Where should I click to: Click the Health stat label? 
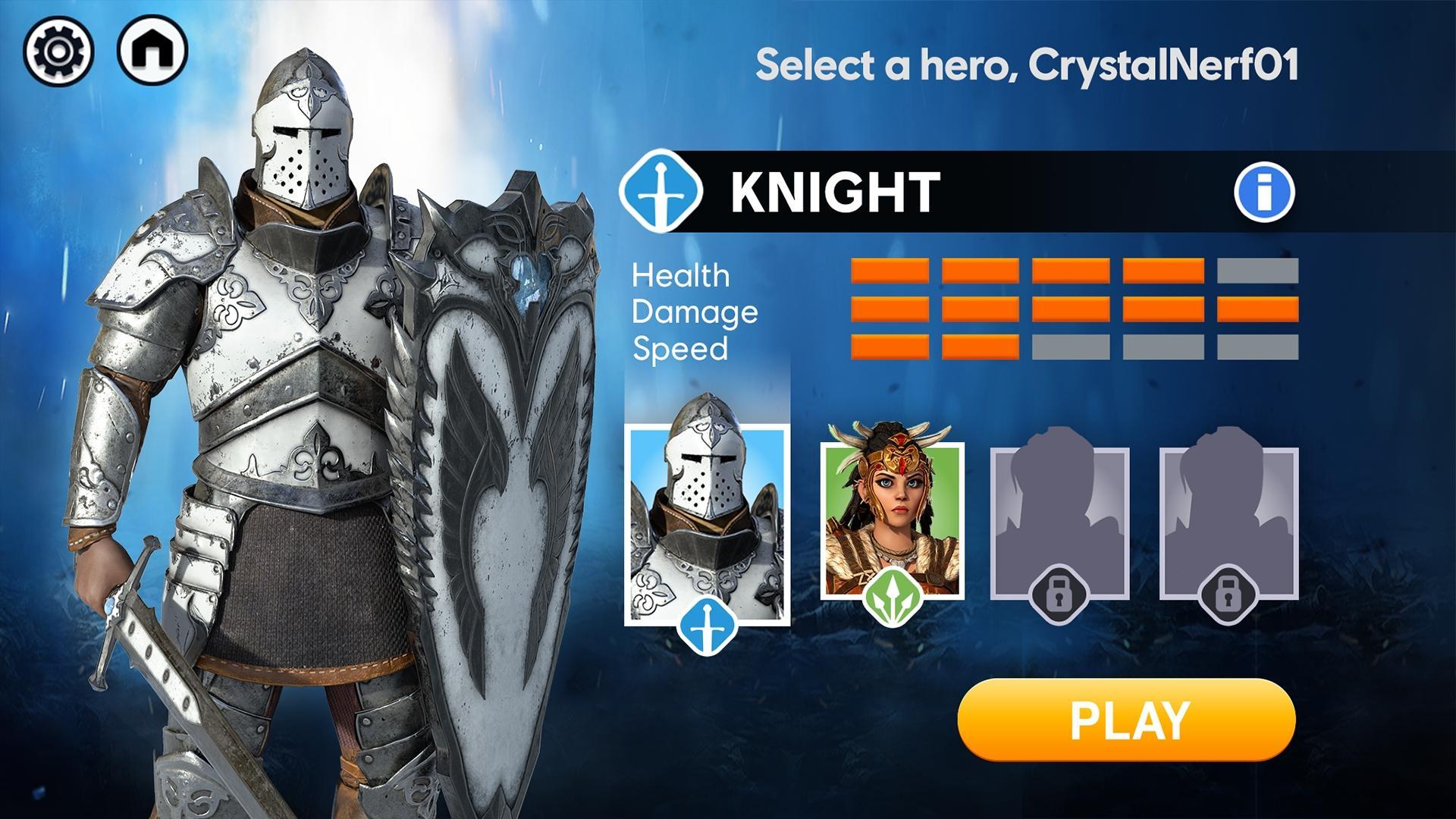[x=680, y=276]
